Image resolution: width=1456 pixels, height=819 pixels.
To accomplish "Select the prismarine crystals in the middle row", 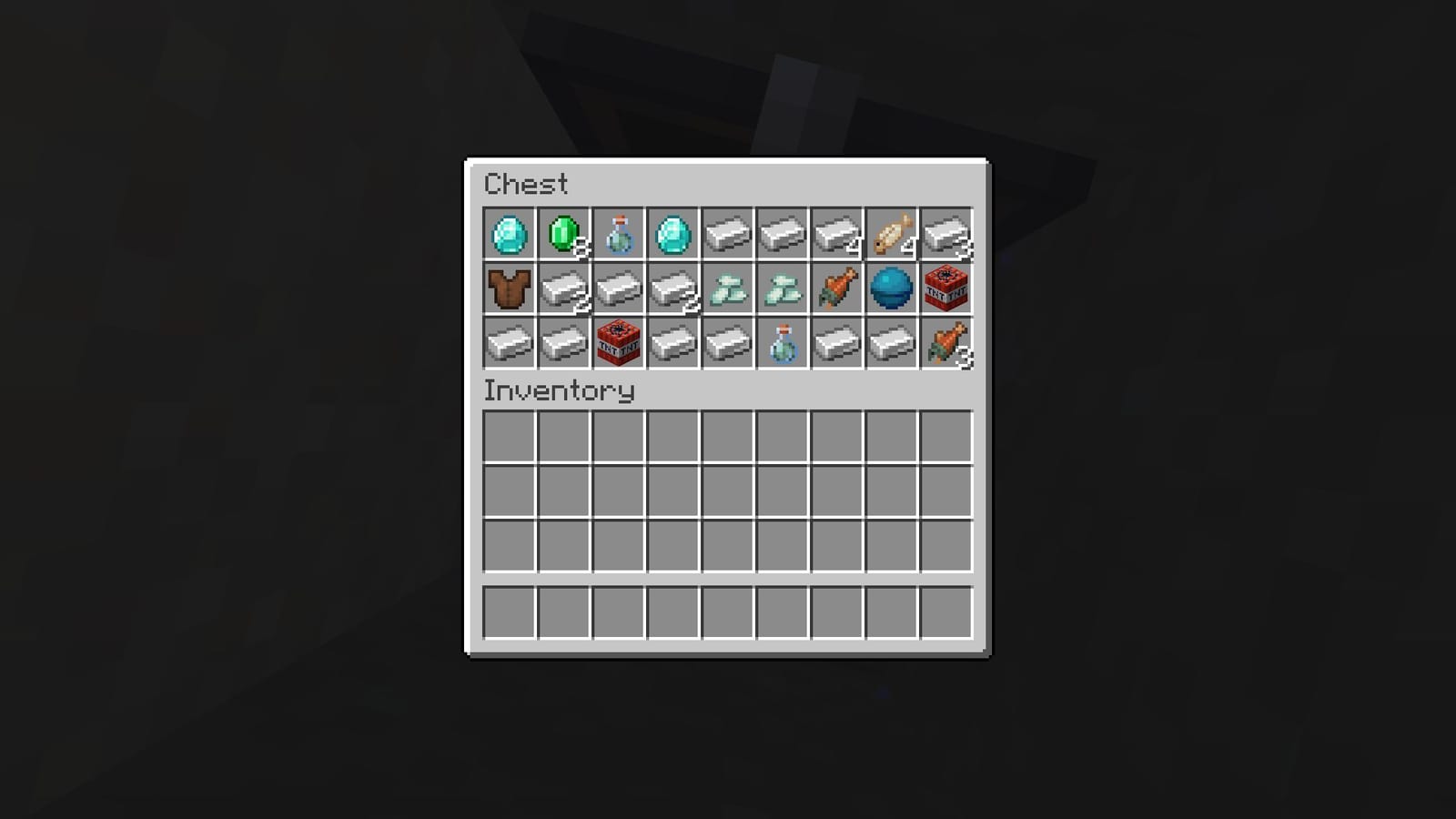I will [x=726, y=289].
